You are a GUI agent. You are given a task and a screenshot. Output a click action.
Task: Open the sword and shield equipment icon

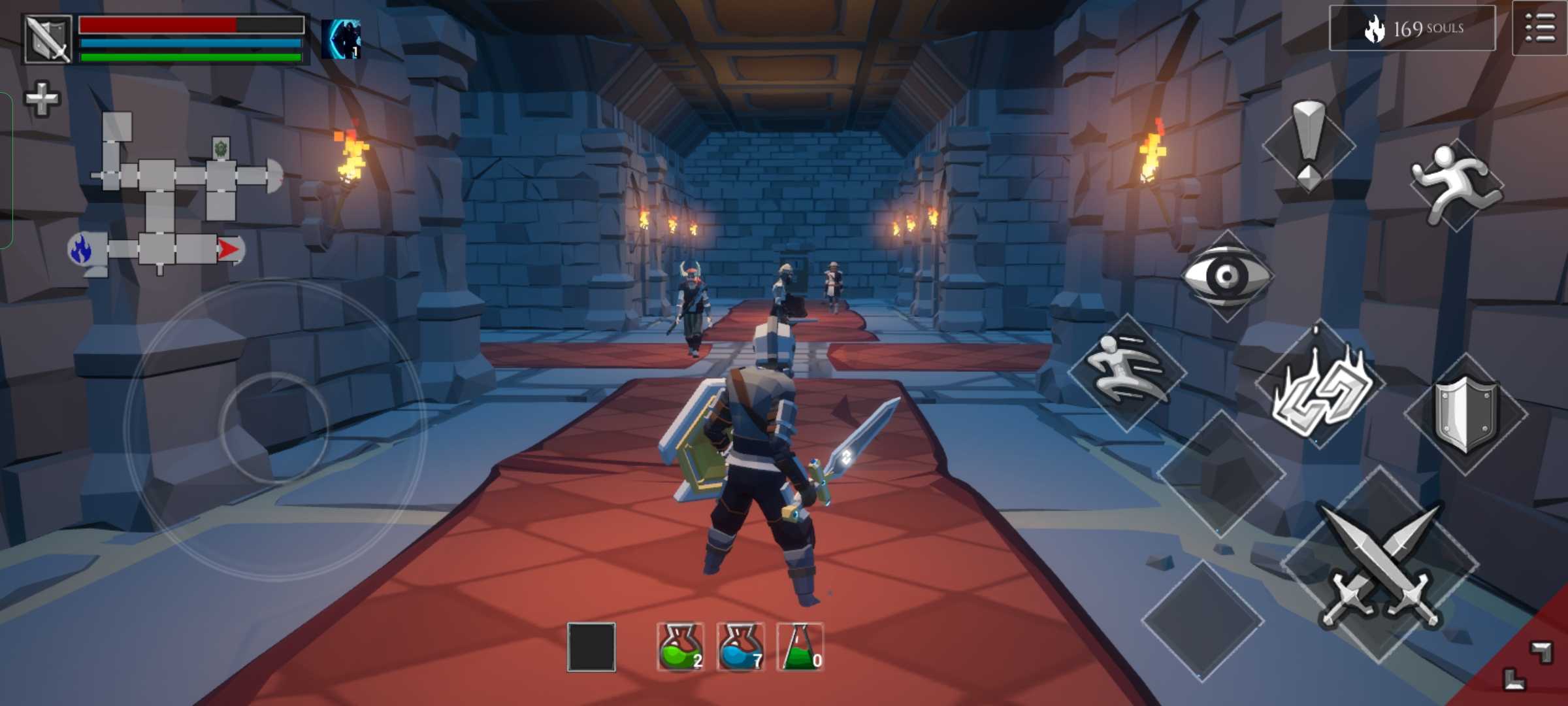[48, 39]
